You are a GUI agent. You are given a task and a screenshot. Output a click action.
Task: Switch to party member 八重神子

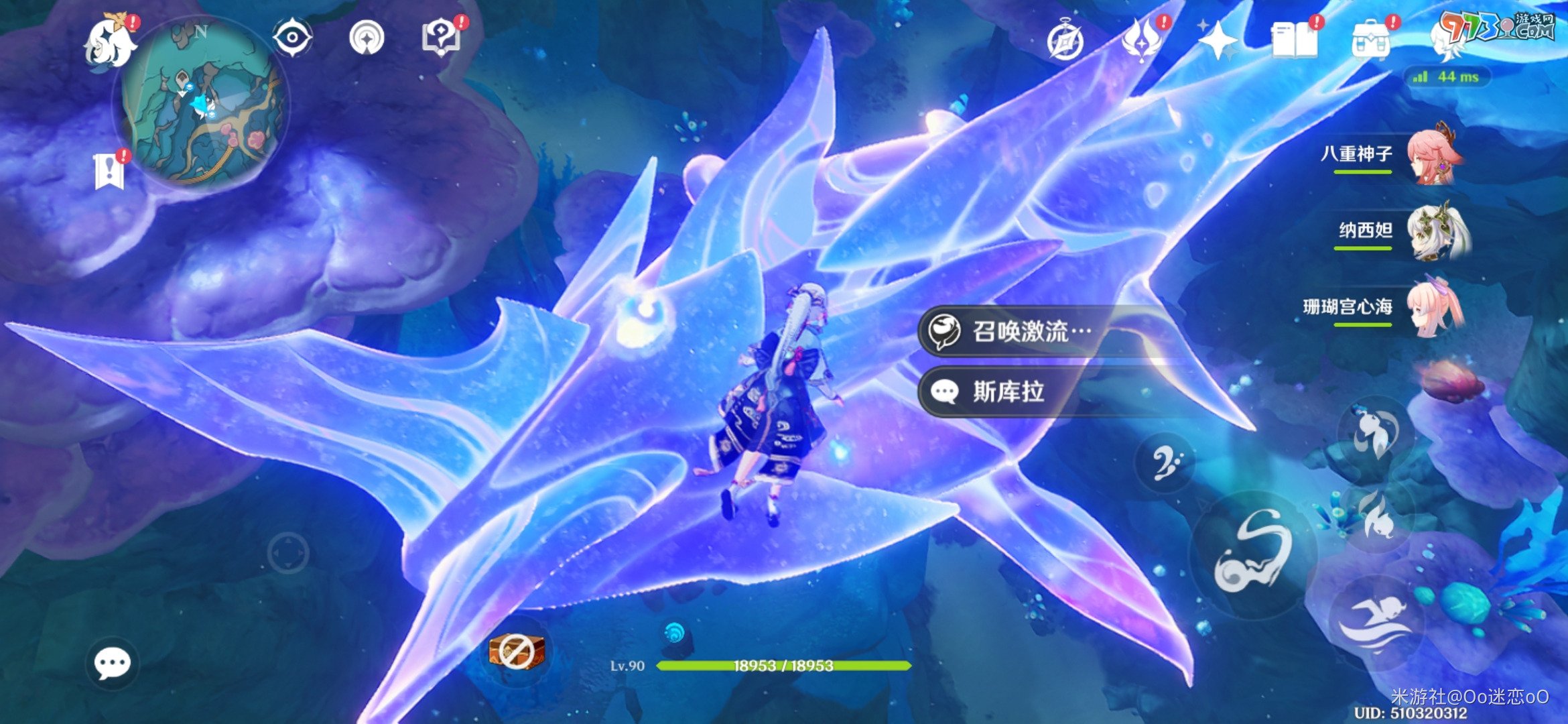(x=1434, y=156)
